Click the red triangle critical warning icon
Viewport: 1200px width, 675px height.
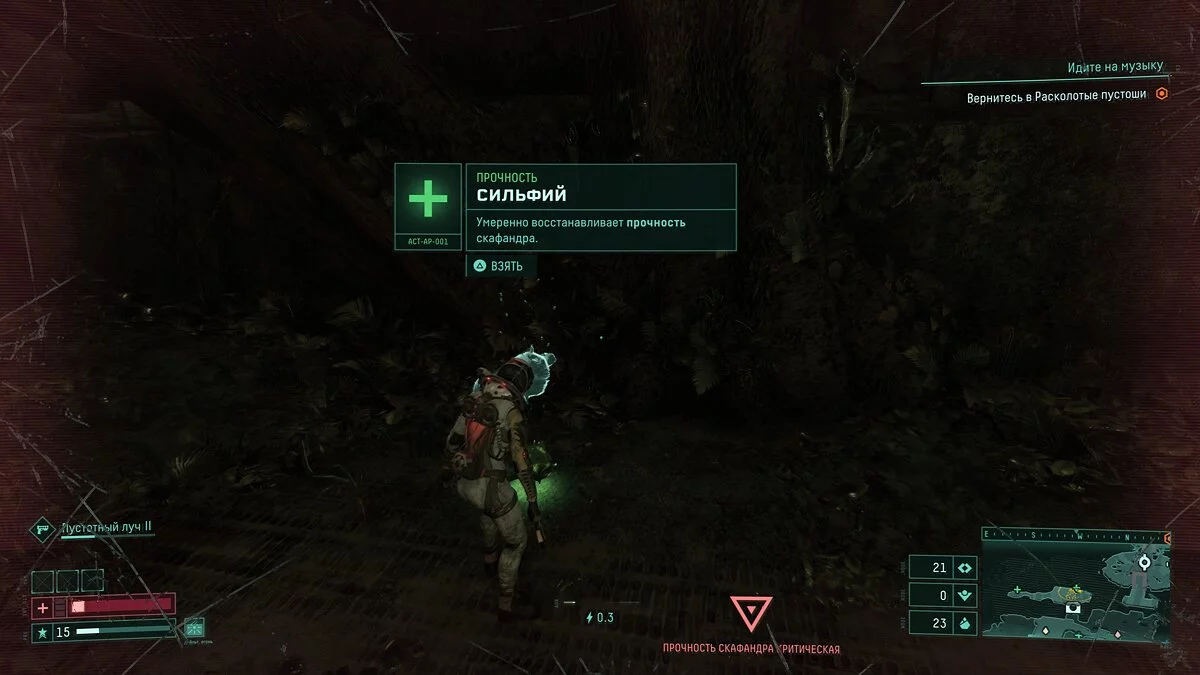(750, 614)
